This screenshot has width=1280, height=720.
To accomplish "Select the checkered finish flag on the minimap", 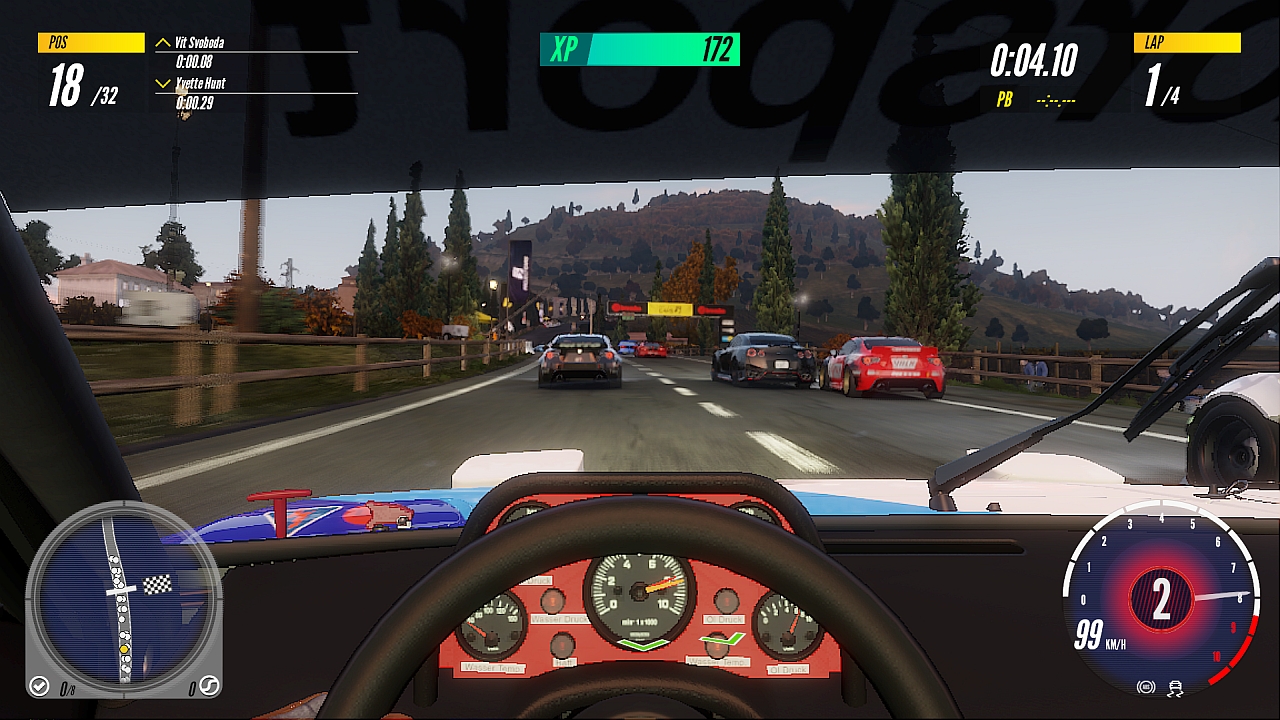I will click(157, 585).
